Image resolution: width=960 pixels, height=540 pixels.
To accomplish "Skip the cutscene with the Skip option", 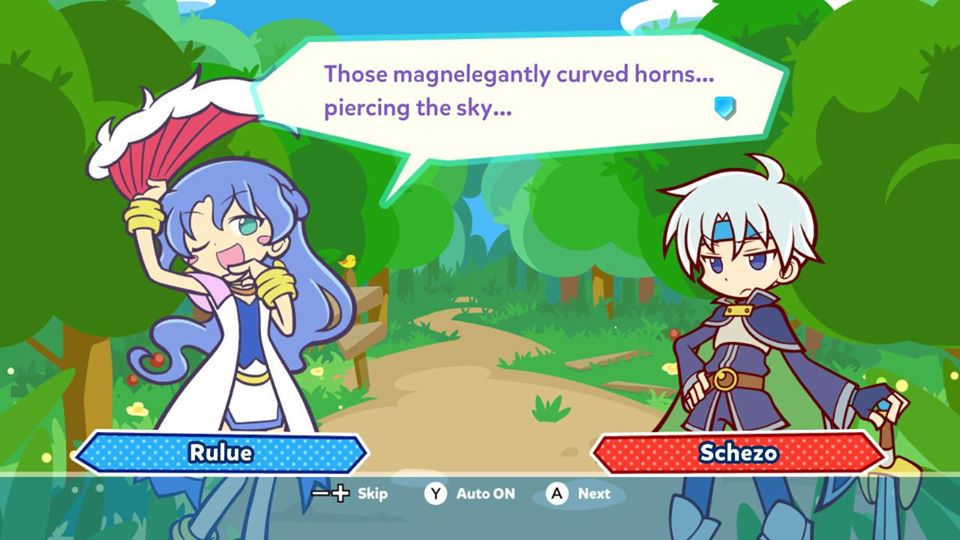I will [x=352, y=493].
